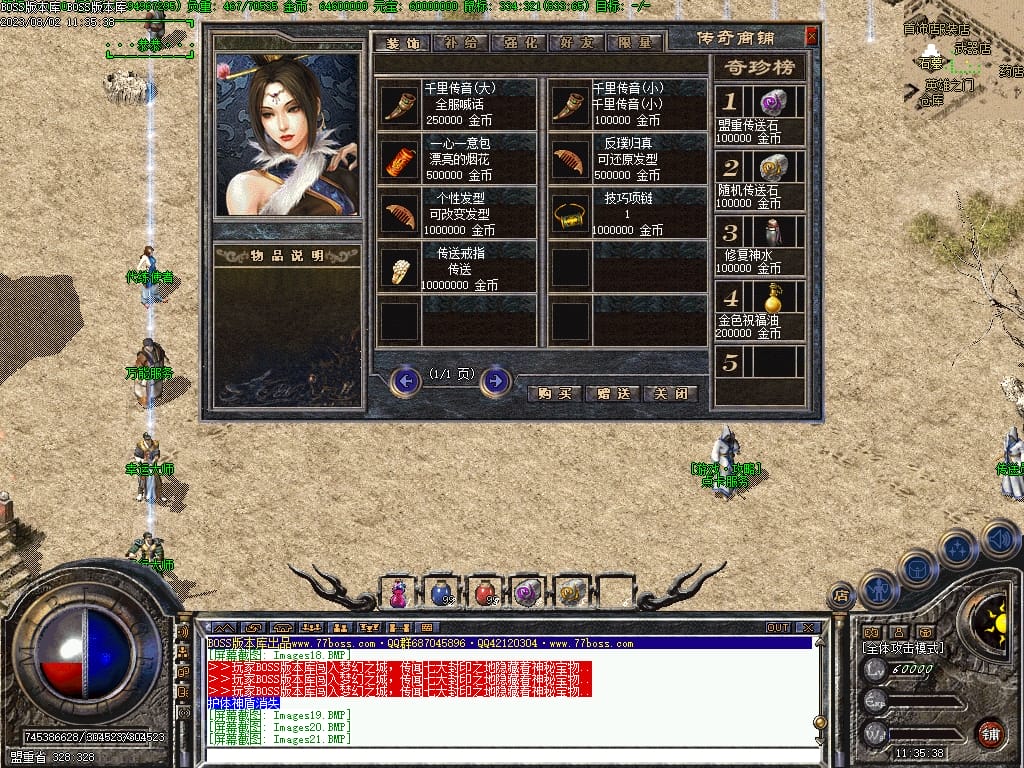Click the 关闭 close button
This screenshot has height=768, width=1024.
tap(670, 393)
